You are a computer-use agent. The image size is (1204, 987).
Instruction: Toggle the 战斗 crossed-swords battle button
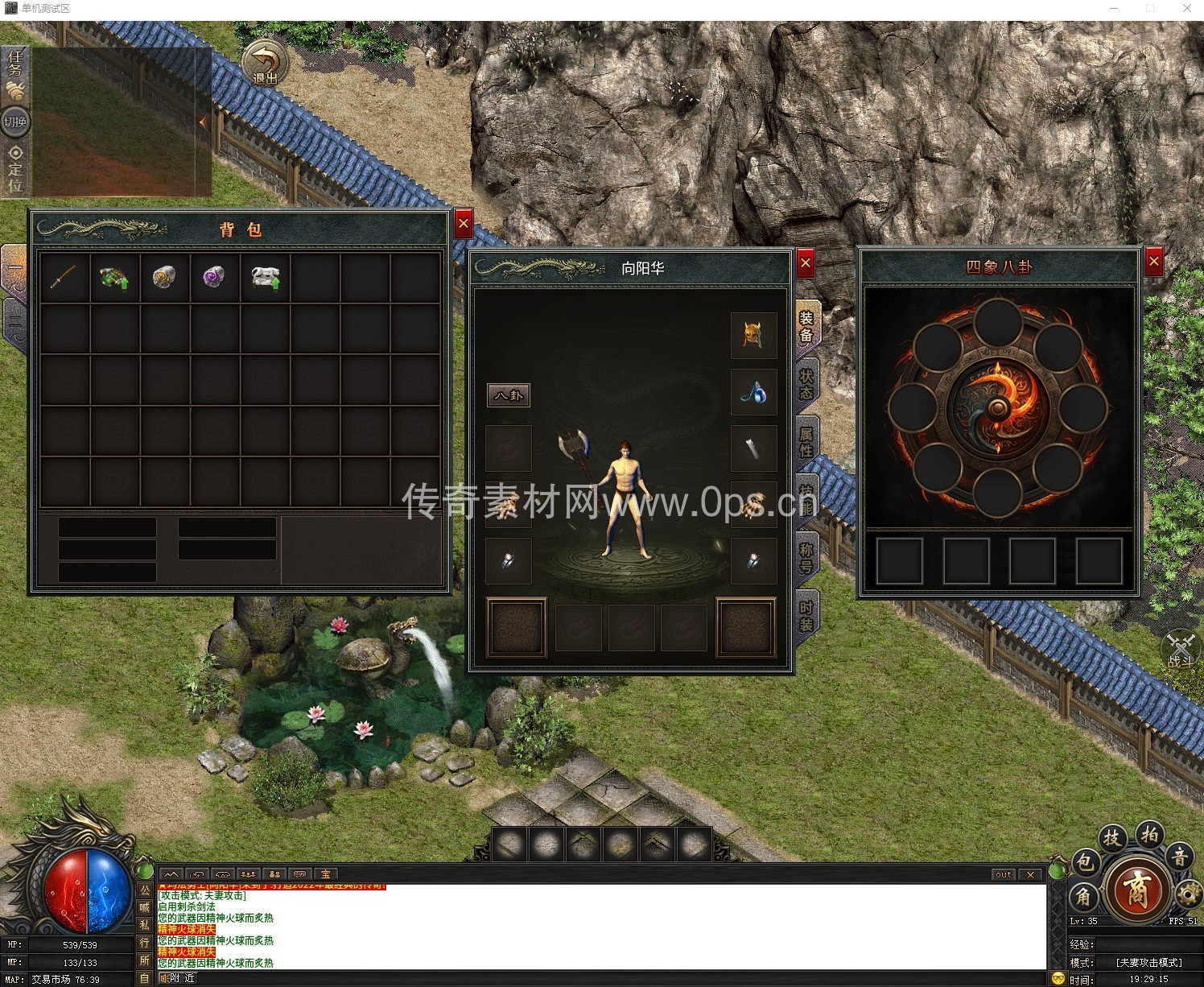[x=1181, y=650]
